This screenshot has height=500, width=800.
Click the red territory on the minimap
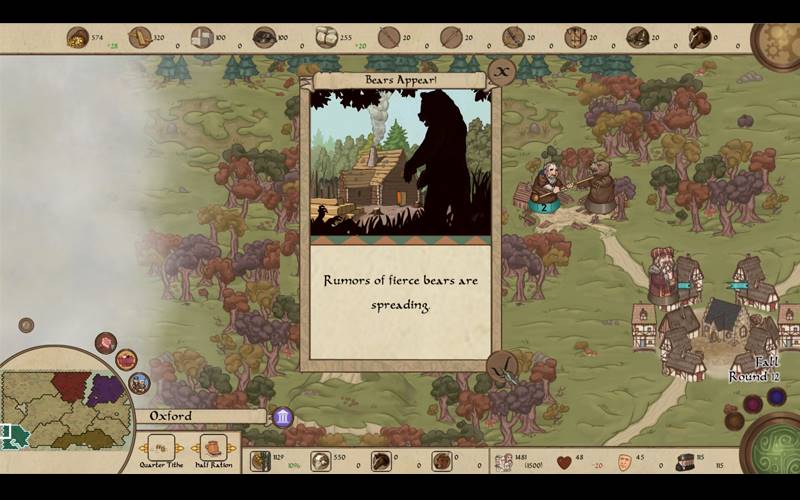[x=70, y=385]
